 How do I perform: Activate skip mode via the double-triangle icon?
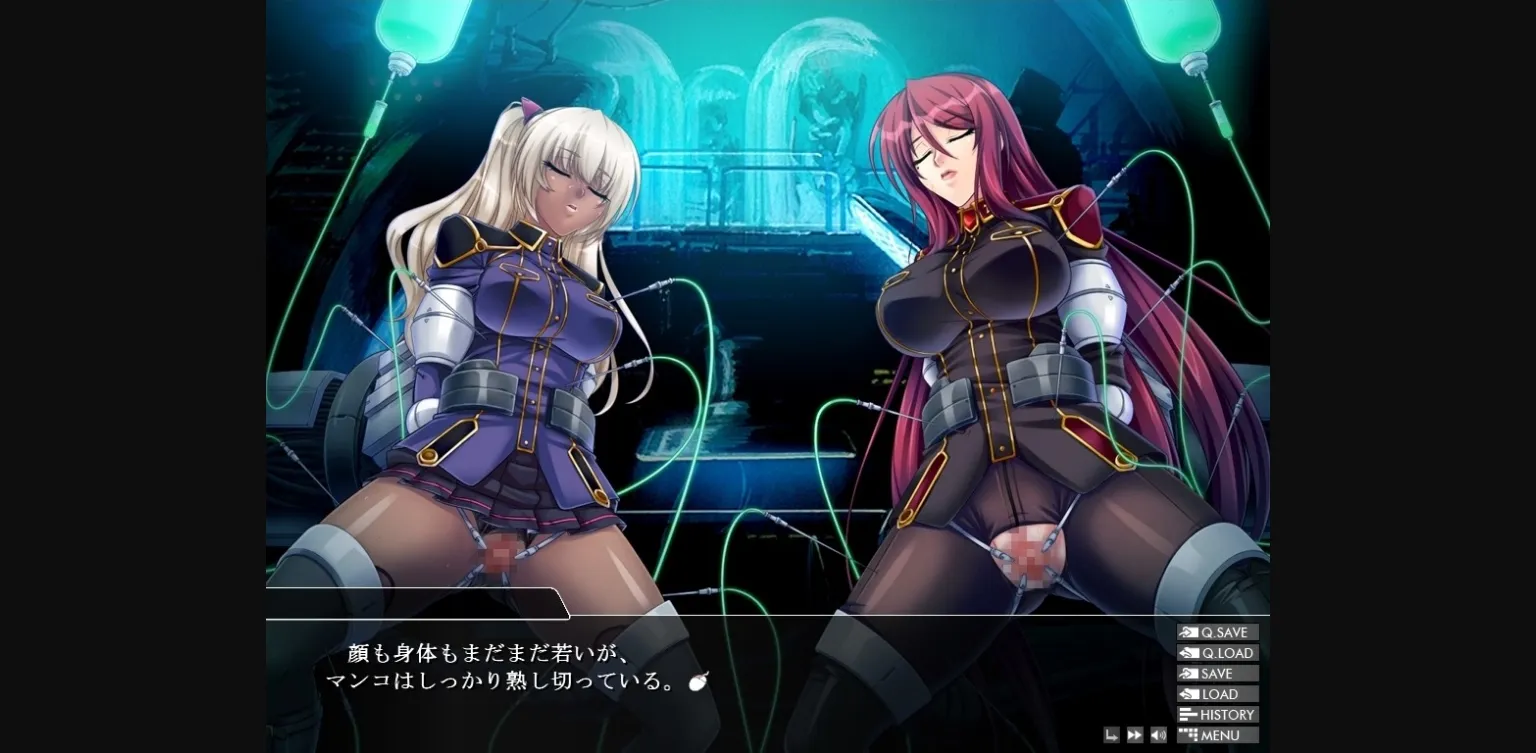(1135, 735)
